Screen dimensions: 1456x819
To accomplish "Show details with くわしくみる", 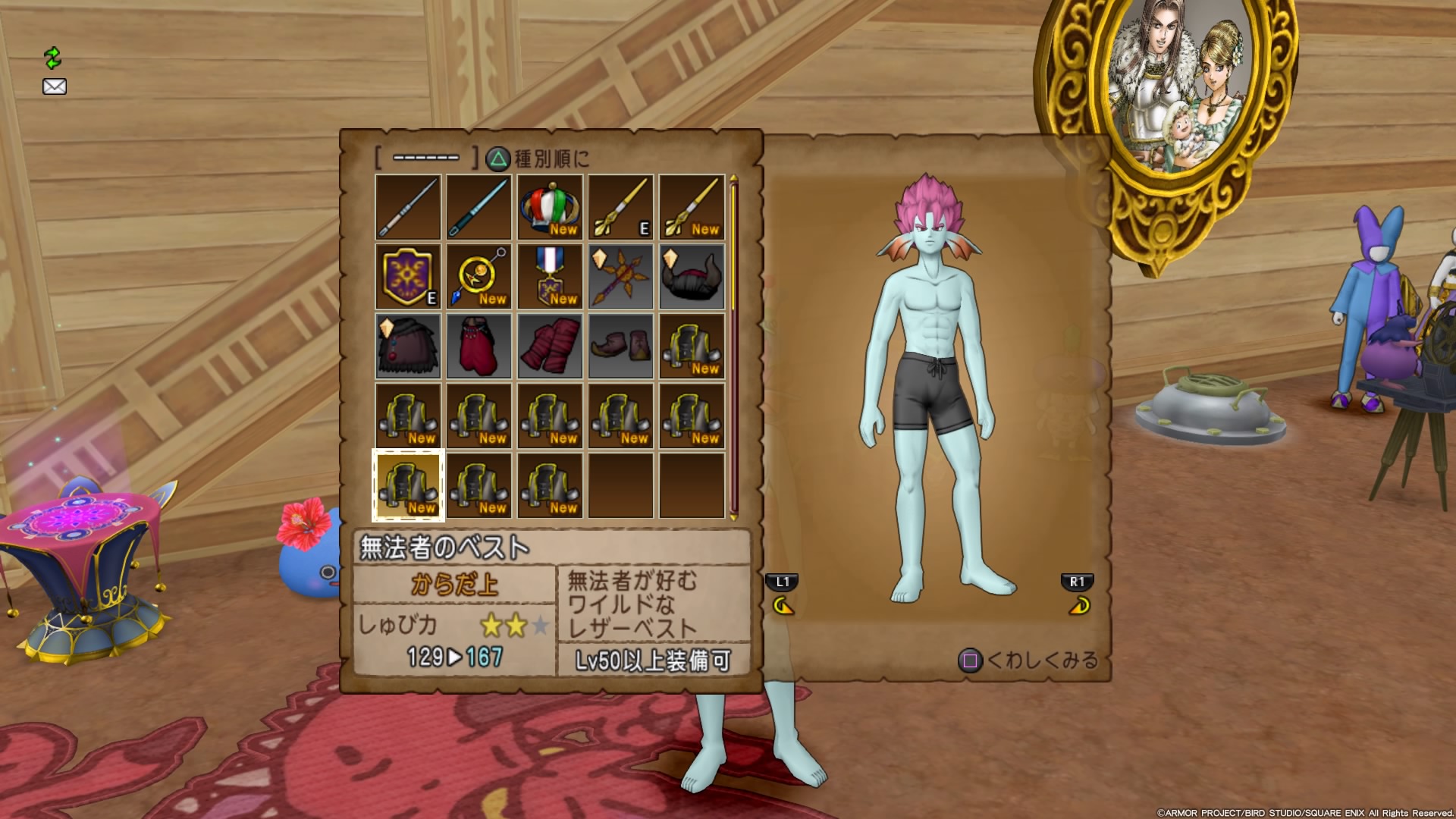I will click(1029, 661).
